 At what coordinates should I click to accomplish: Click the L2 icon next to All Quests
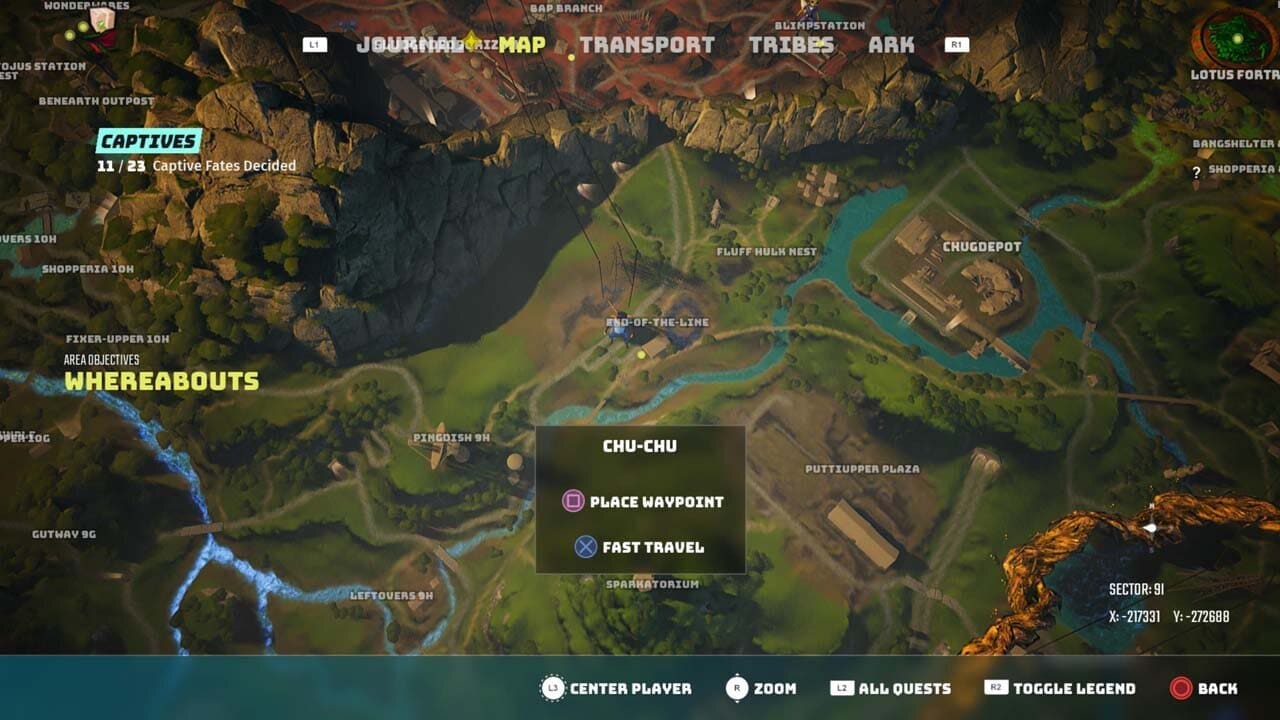pyautogui.click(x=843, y=689)
